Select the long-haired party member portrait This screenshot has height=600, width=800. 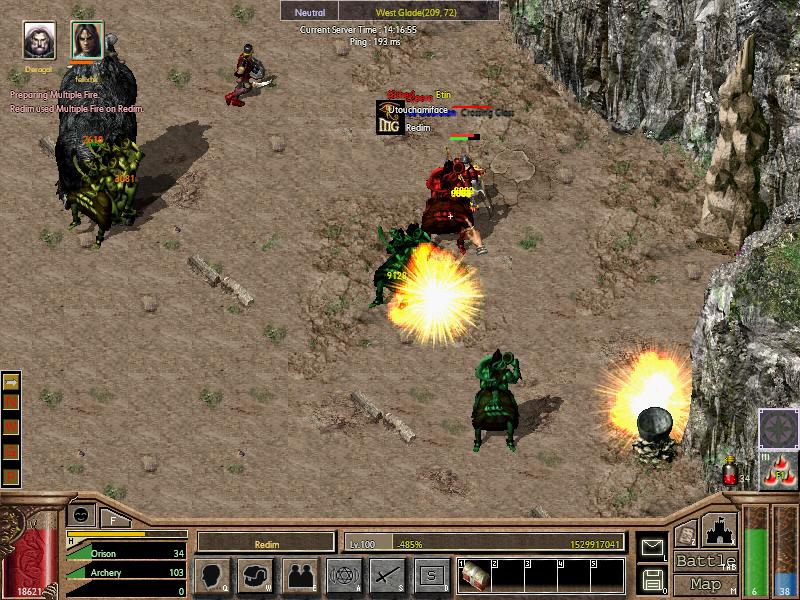pyautogui.click(x=87, y=41)
